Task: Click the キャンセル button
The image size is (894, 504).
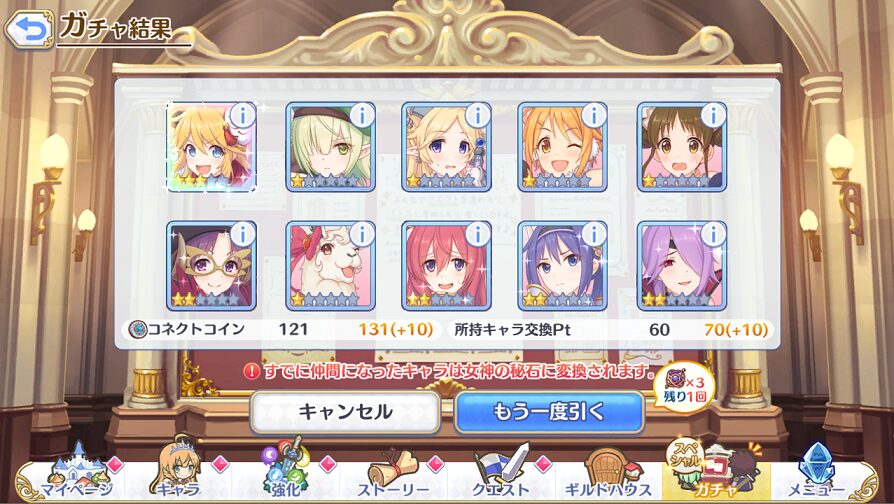Action: point(345,411)
